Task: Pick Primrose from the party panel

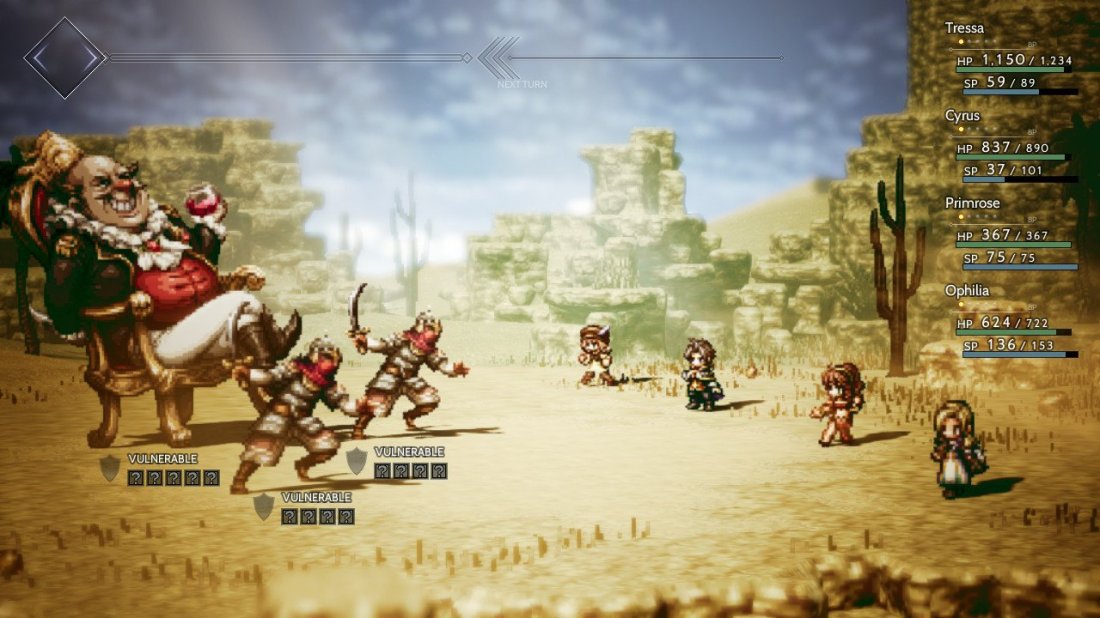Action: tap(972, 203)
